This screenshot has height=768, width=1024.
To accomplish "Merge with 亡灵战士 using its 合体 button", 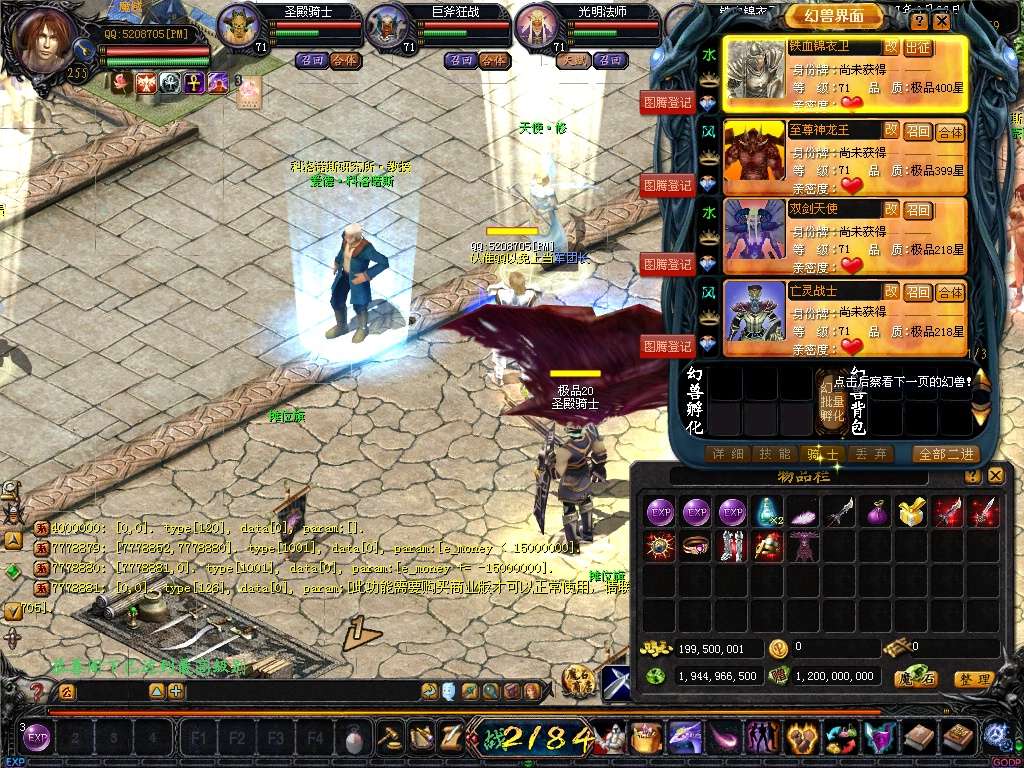I will [x=950, y=292].
